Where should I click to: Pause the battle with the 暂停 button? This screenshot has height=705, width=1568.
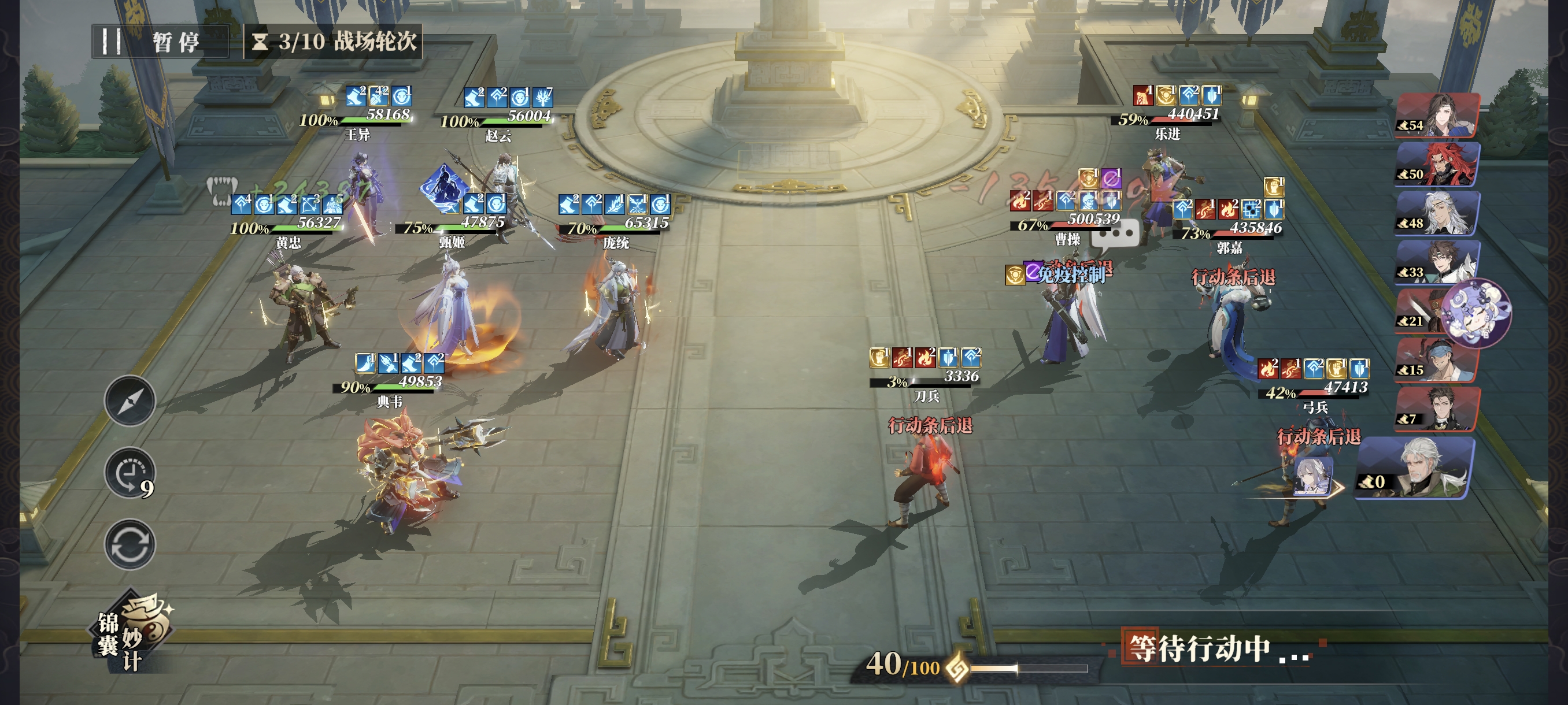click(x=160, y=42)
